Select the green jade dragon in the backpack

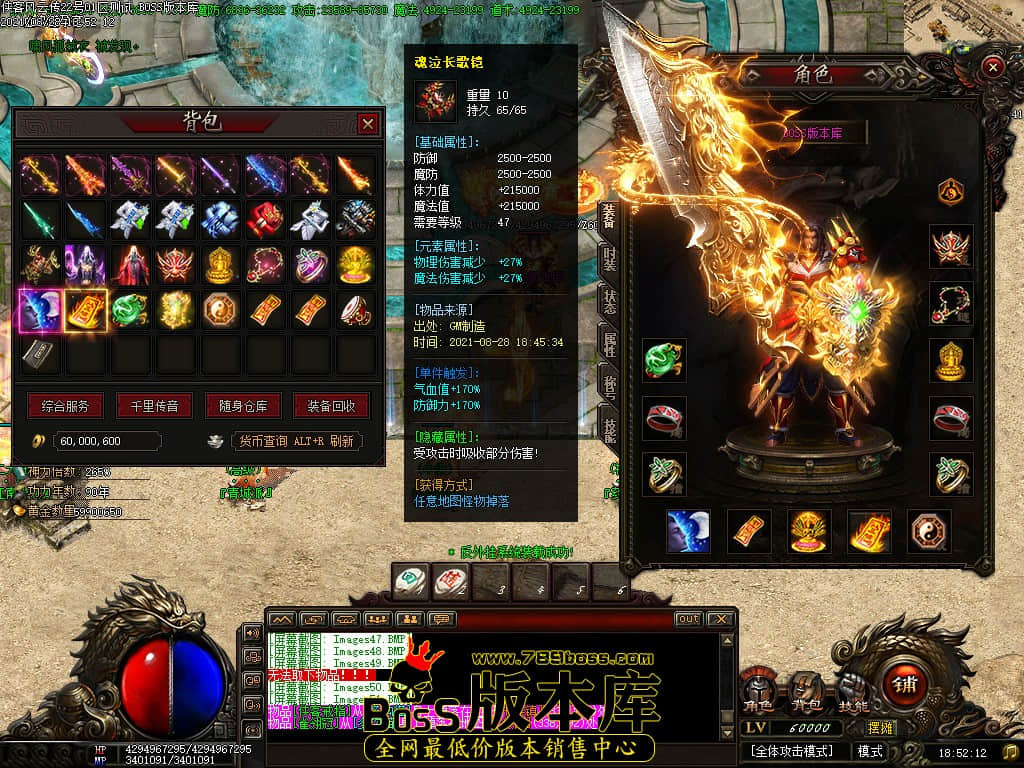click(129, 310)
